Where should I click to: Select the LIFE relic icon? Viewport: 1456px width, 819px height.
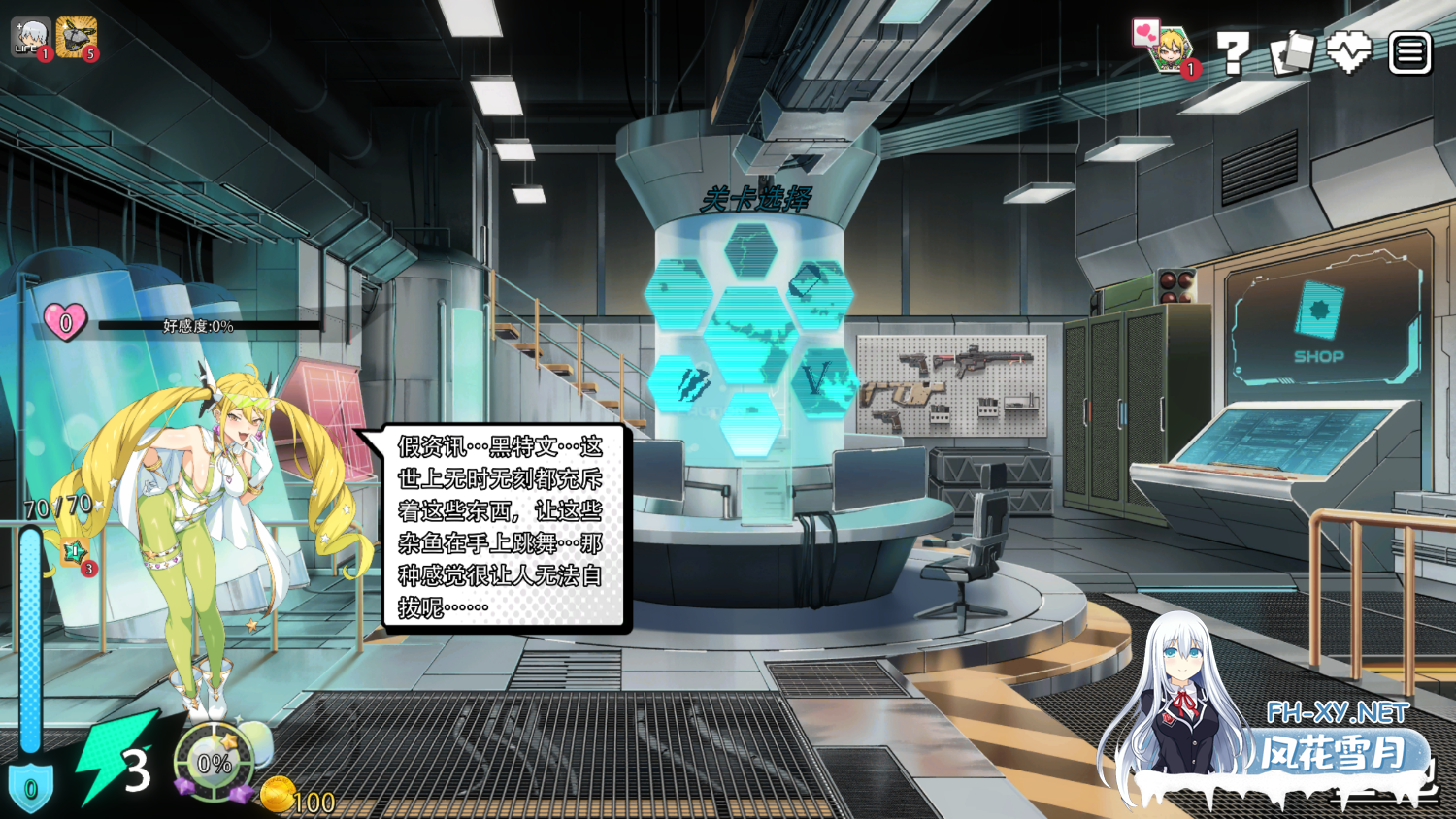click(30, 38)
